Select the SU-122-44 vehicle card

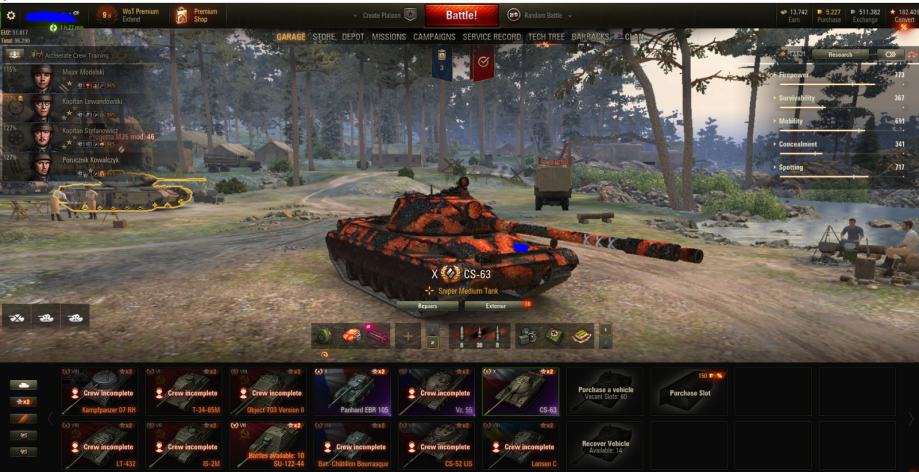point(270,442)
